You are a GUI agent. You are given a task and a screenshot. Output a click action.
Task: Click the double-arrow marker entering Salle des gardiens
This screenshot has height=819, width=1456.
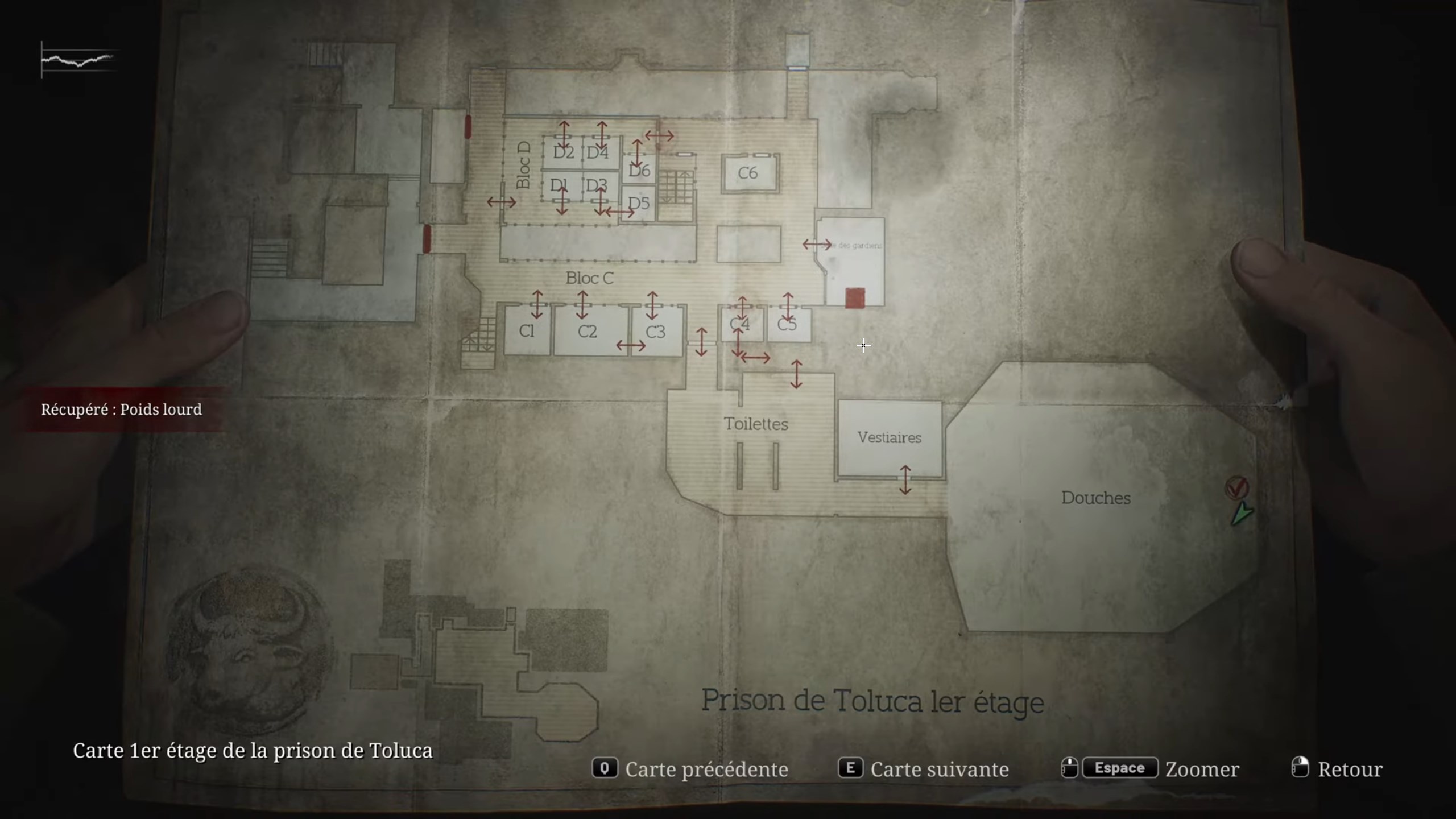[x=817, y=245]
